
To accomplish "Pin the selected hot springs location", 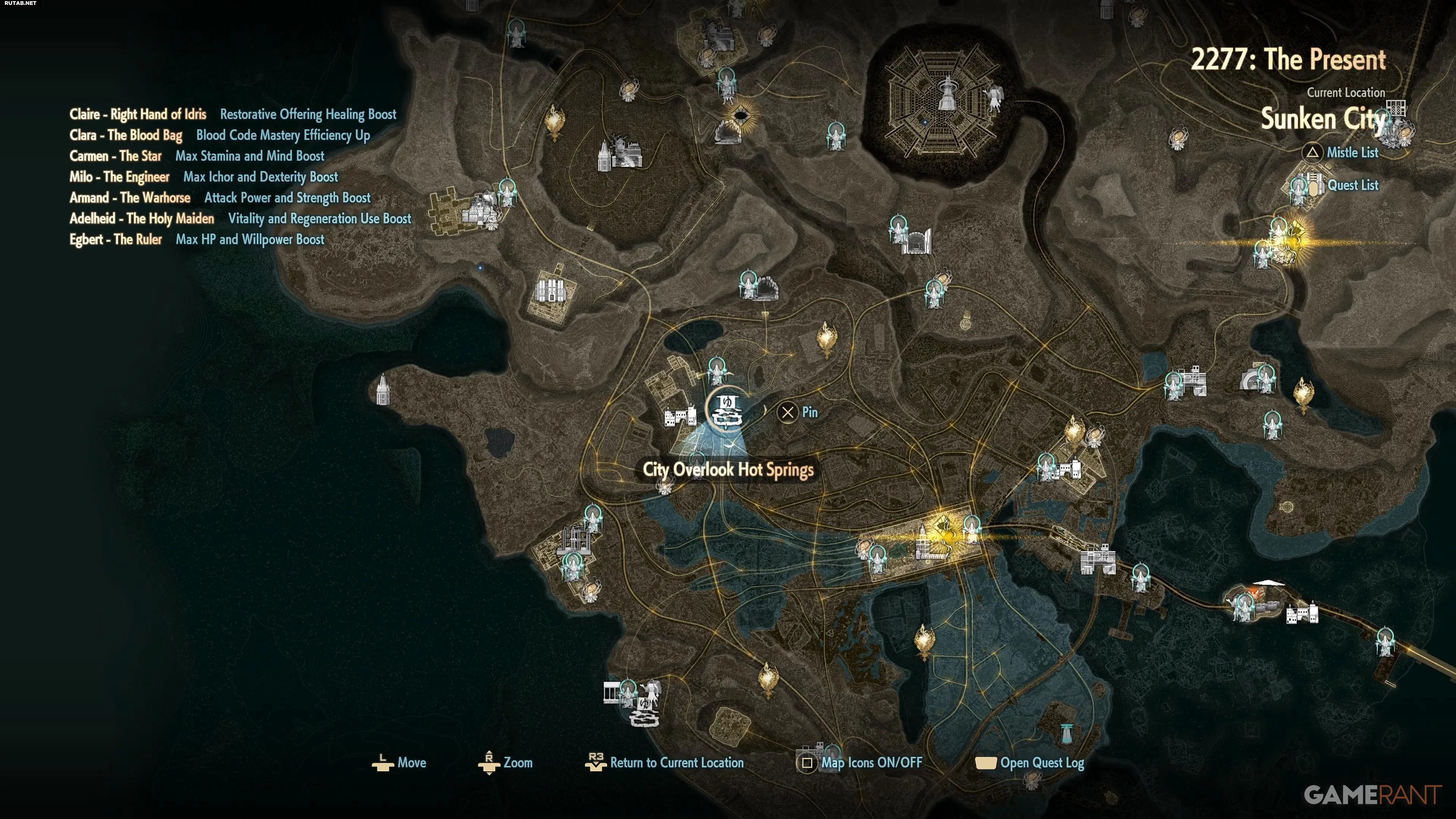I will pyautogui.click(x=798, y=412).
